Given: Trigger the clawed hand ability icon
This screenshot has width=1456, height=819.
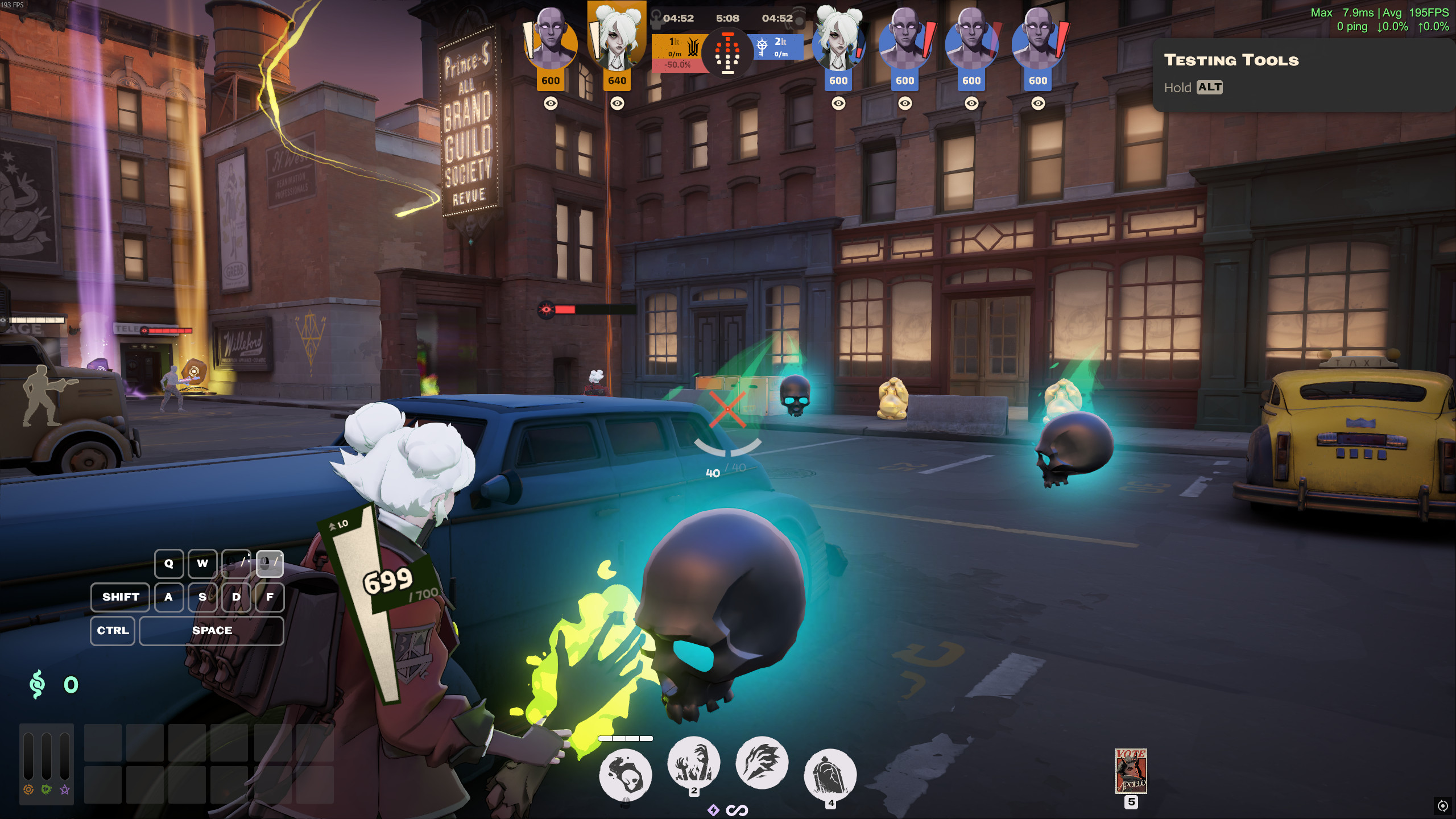Looking at the screenshot, I should pyautogui.click(x=762, y=763).
